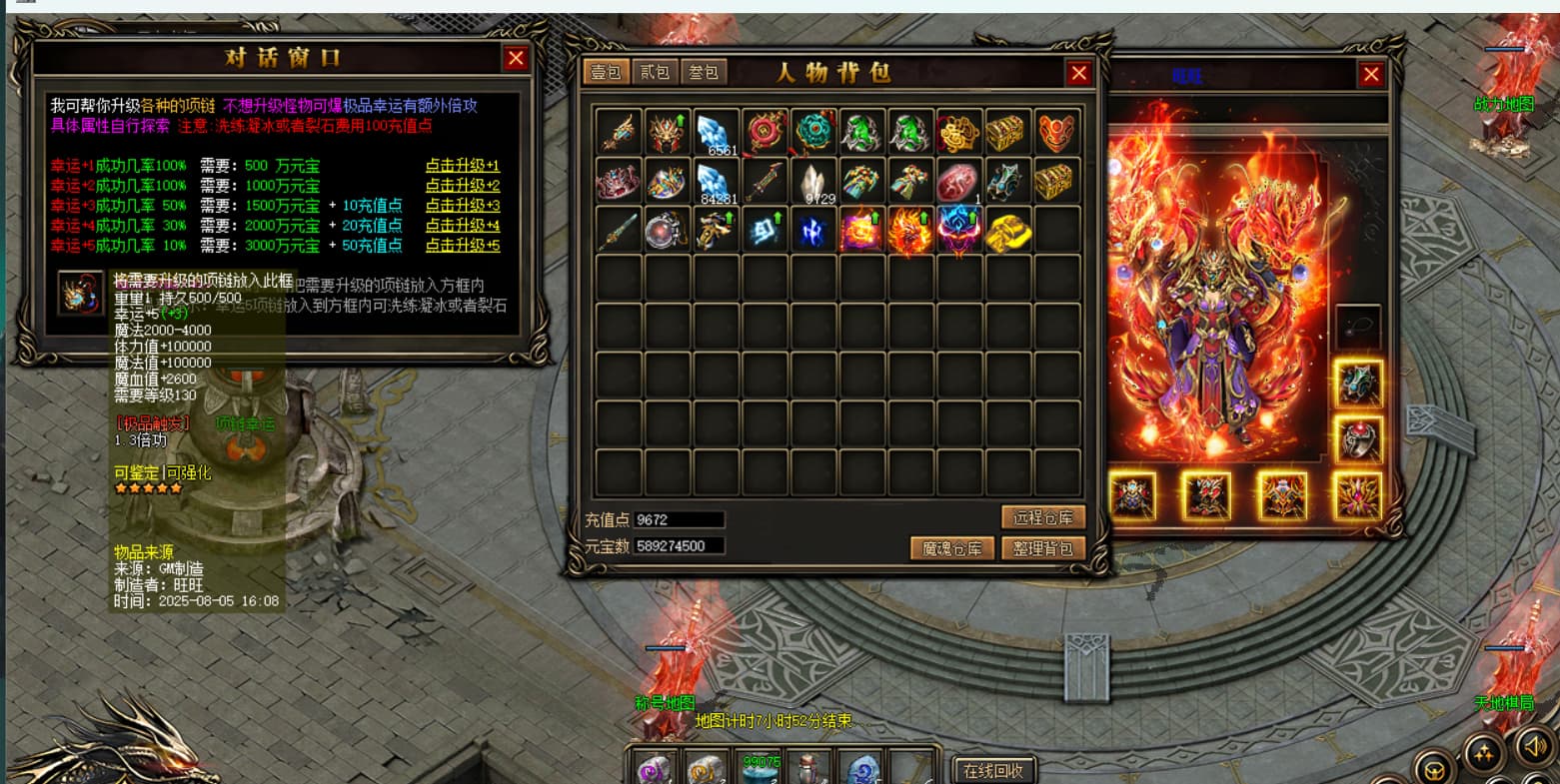Screen dimensions: 1560x784
Task: Close the 对话窗口 dialogue window
Action: [x=516, y=59]
